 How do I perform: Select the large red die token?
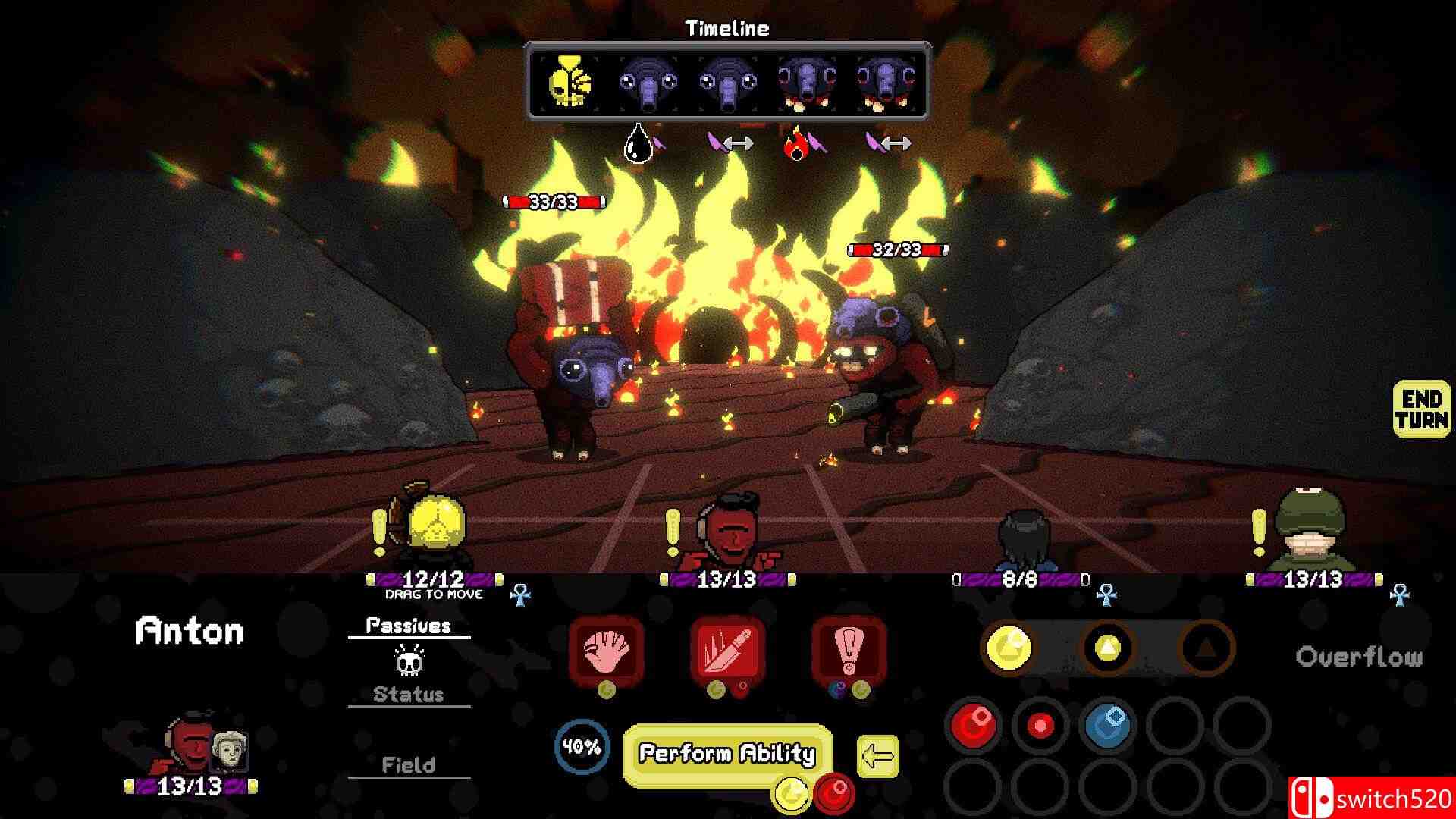tap(974, 726)
